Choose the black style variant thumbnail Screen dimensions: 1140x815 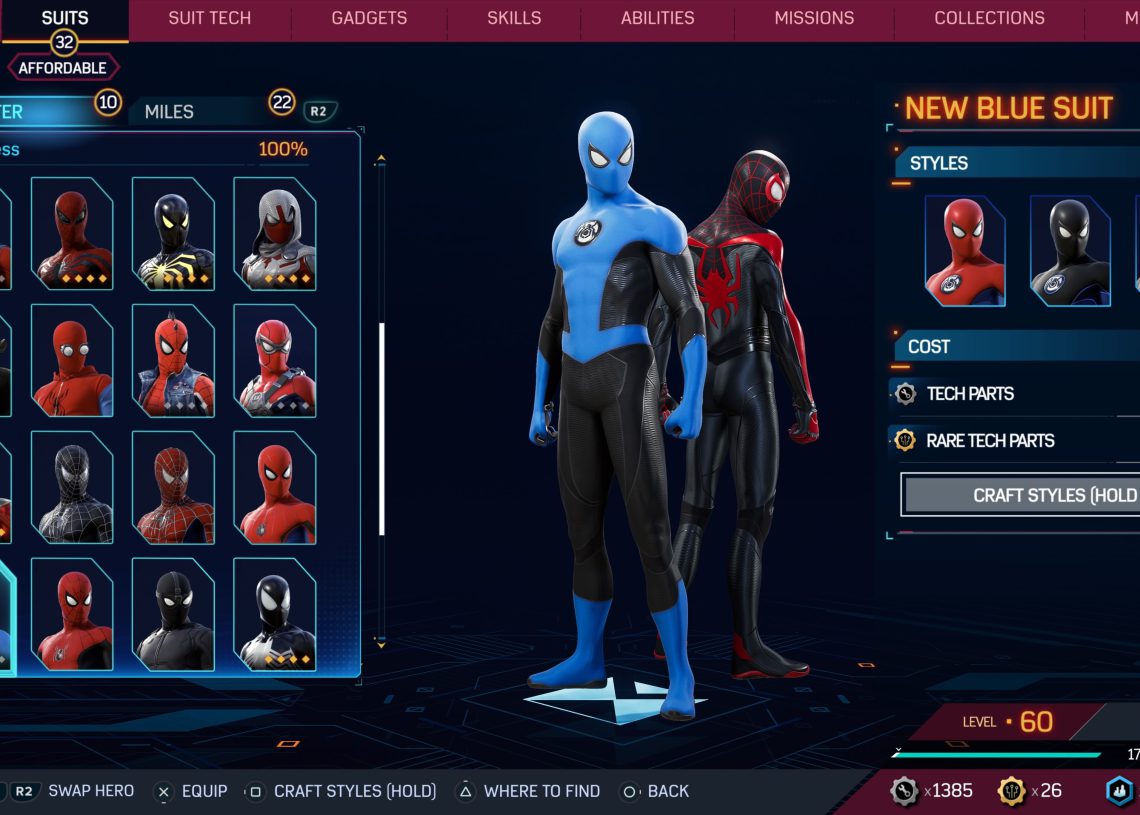(x=1070, y=251)
